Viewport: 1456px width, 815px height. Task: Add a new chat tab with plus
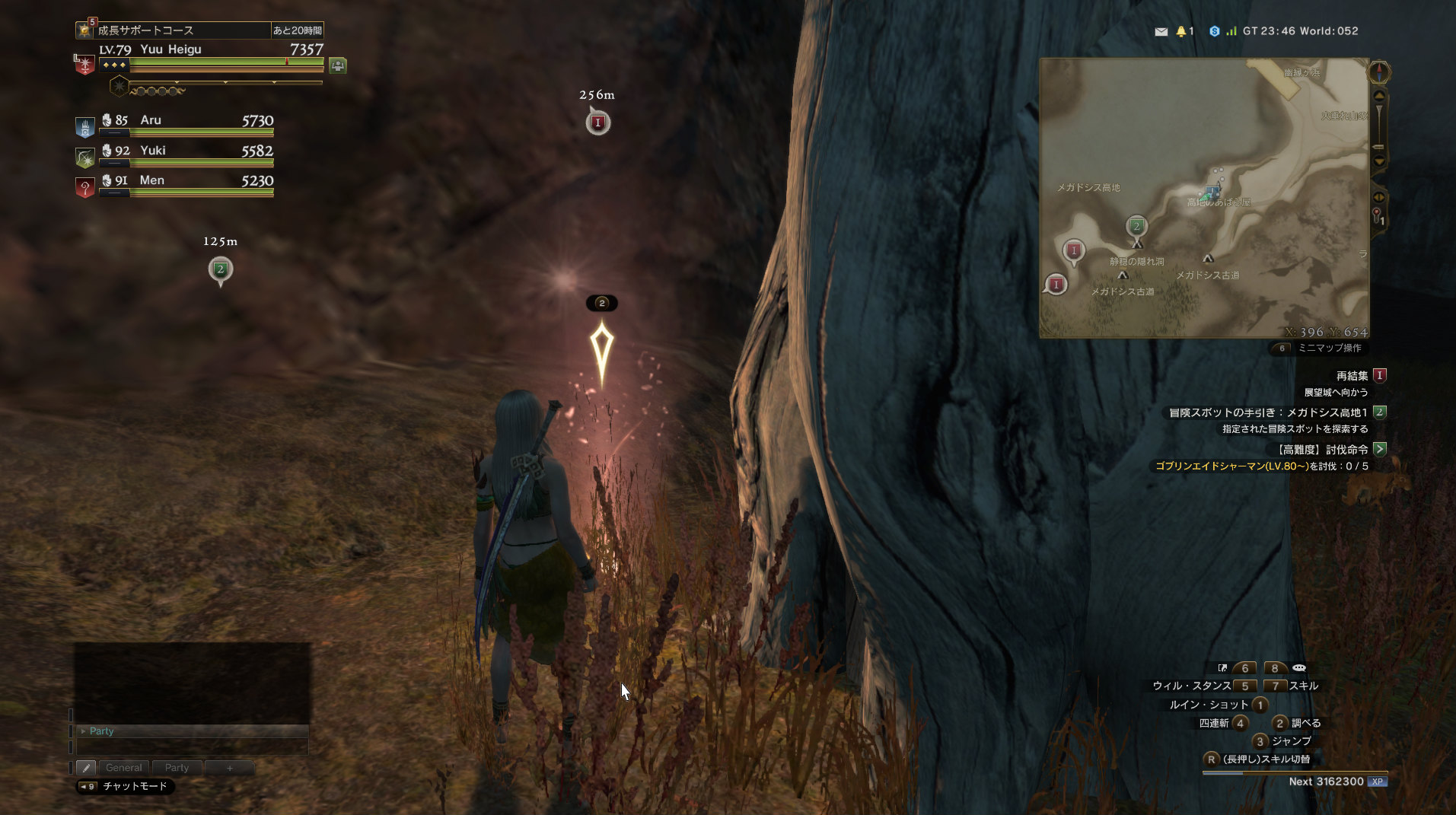tap(229, 768)
